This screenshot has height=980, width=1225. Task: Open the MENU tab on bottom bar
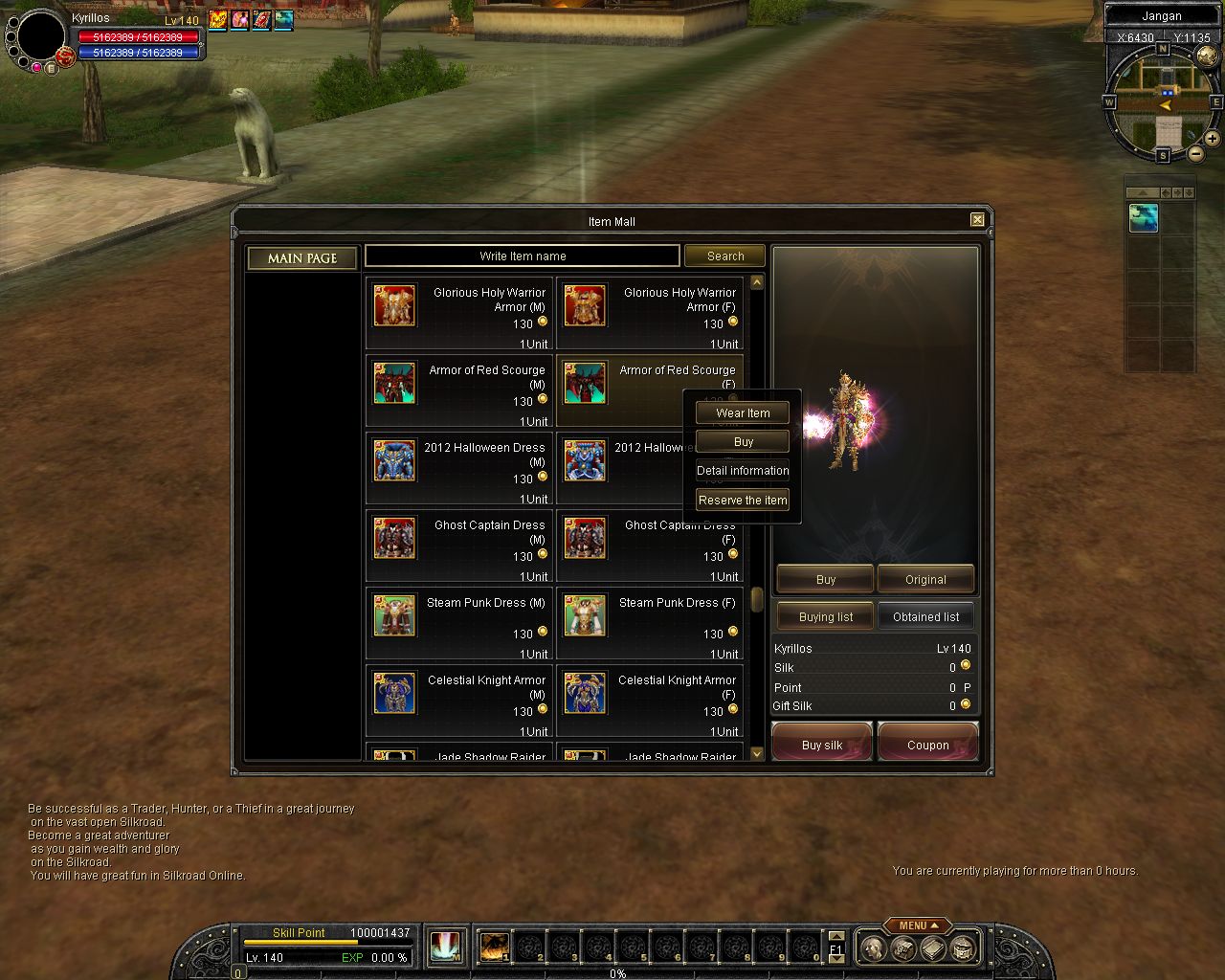click(x=917, y=925)
